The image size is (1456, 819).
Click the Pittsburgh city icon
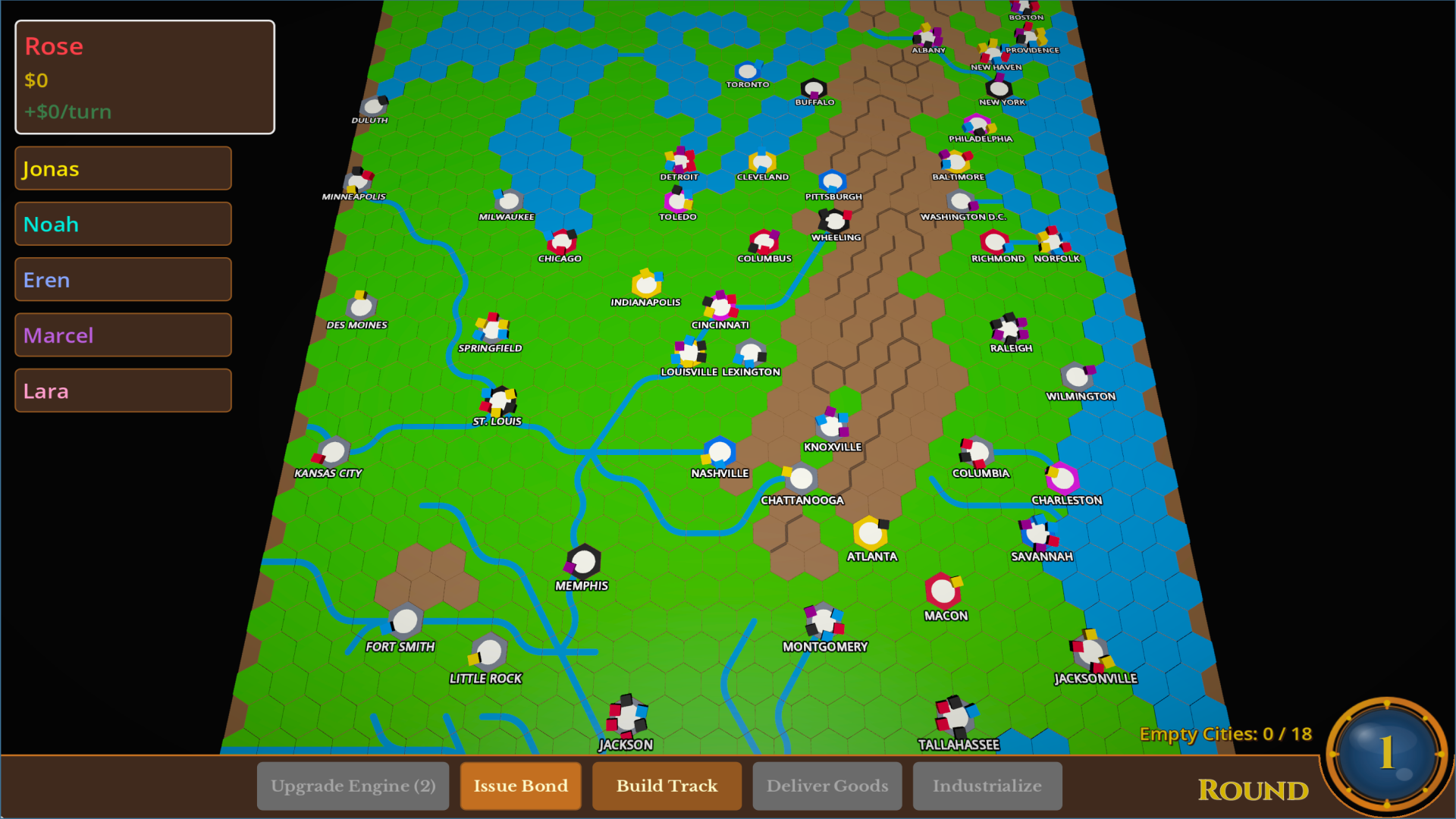click(833, 180)
